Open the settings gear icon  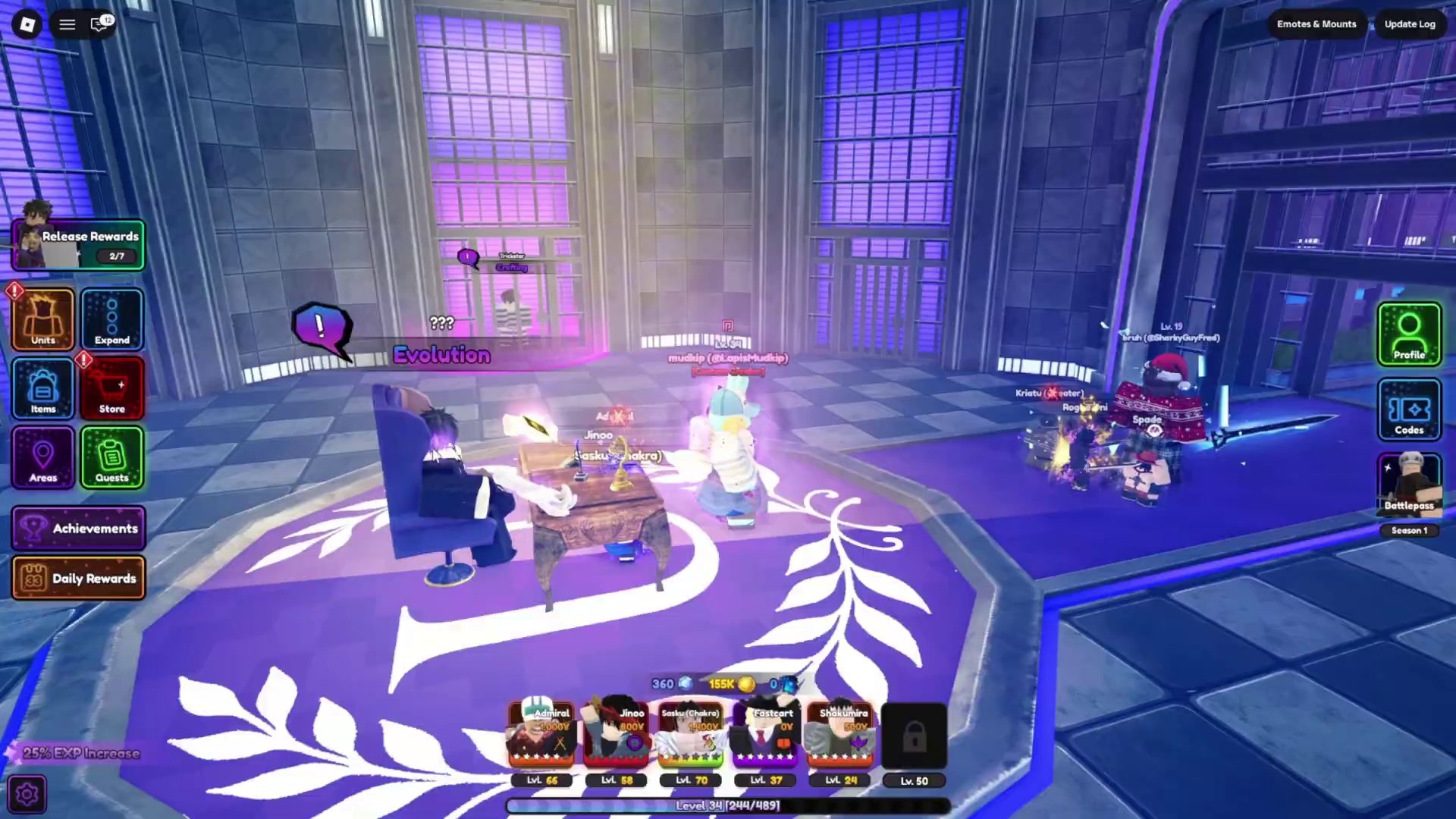27,794
